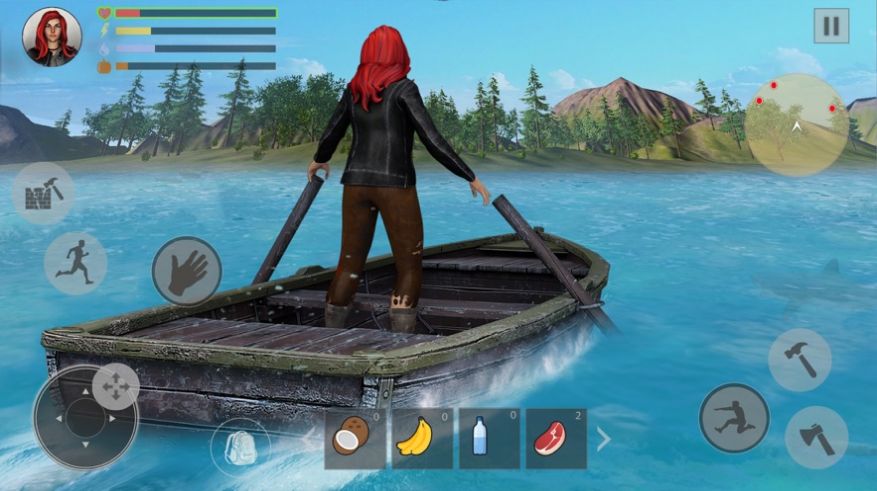
Task: Use the axe tool button
Action: [x=816, y=437]
